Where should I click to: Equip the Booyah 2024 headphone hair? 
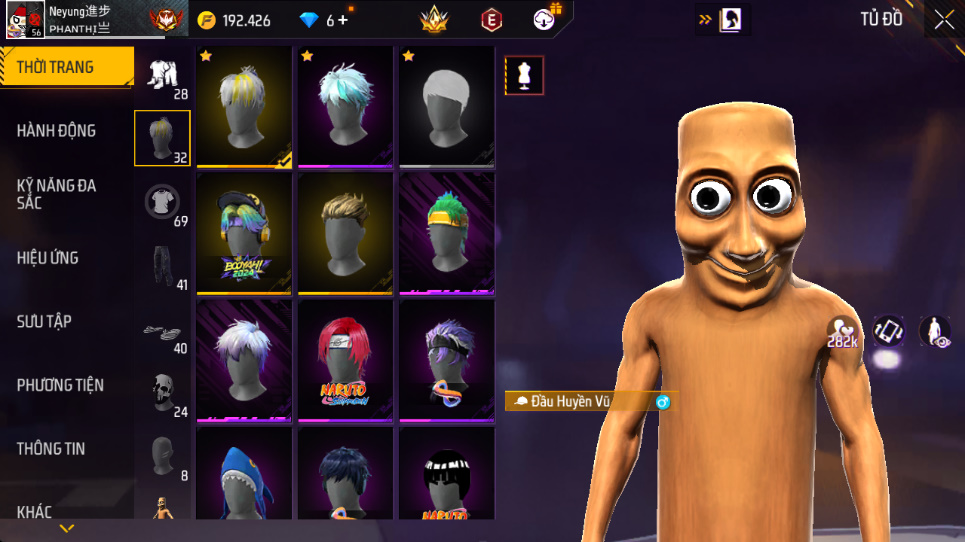tap(244, 234)
